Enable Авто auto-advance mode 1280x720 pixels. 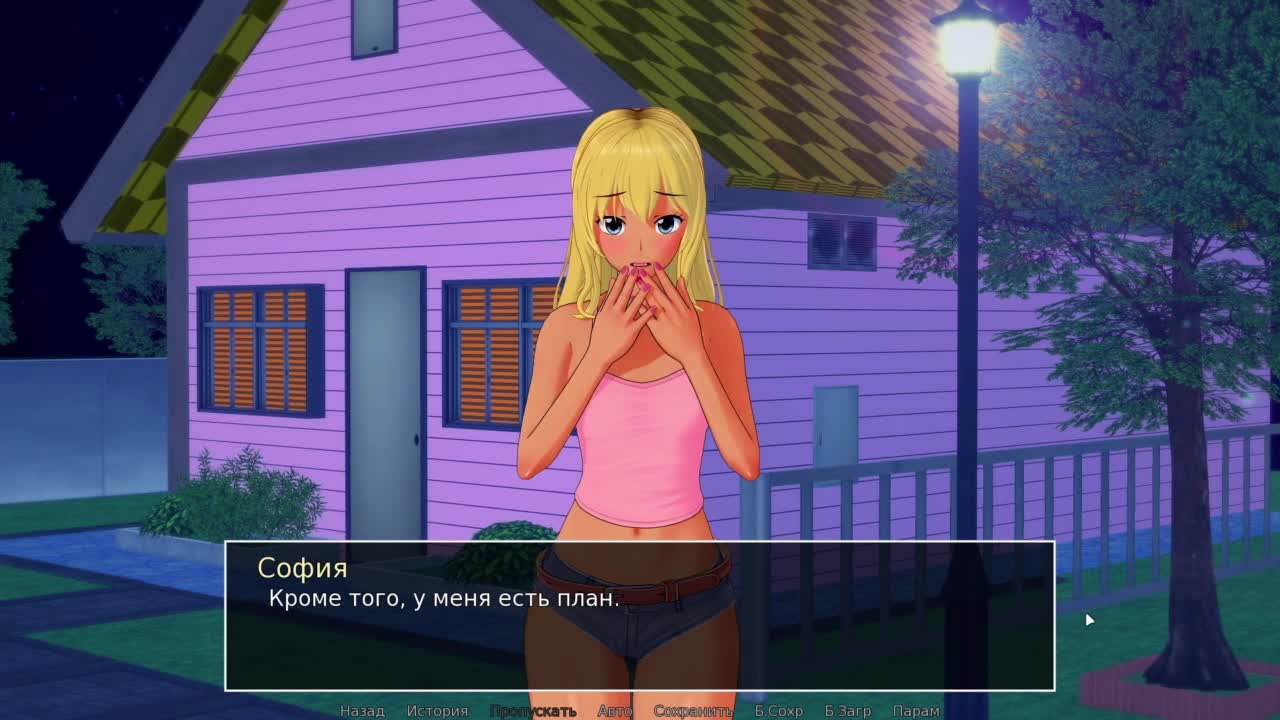pos(615,711)
